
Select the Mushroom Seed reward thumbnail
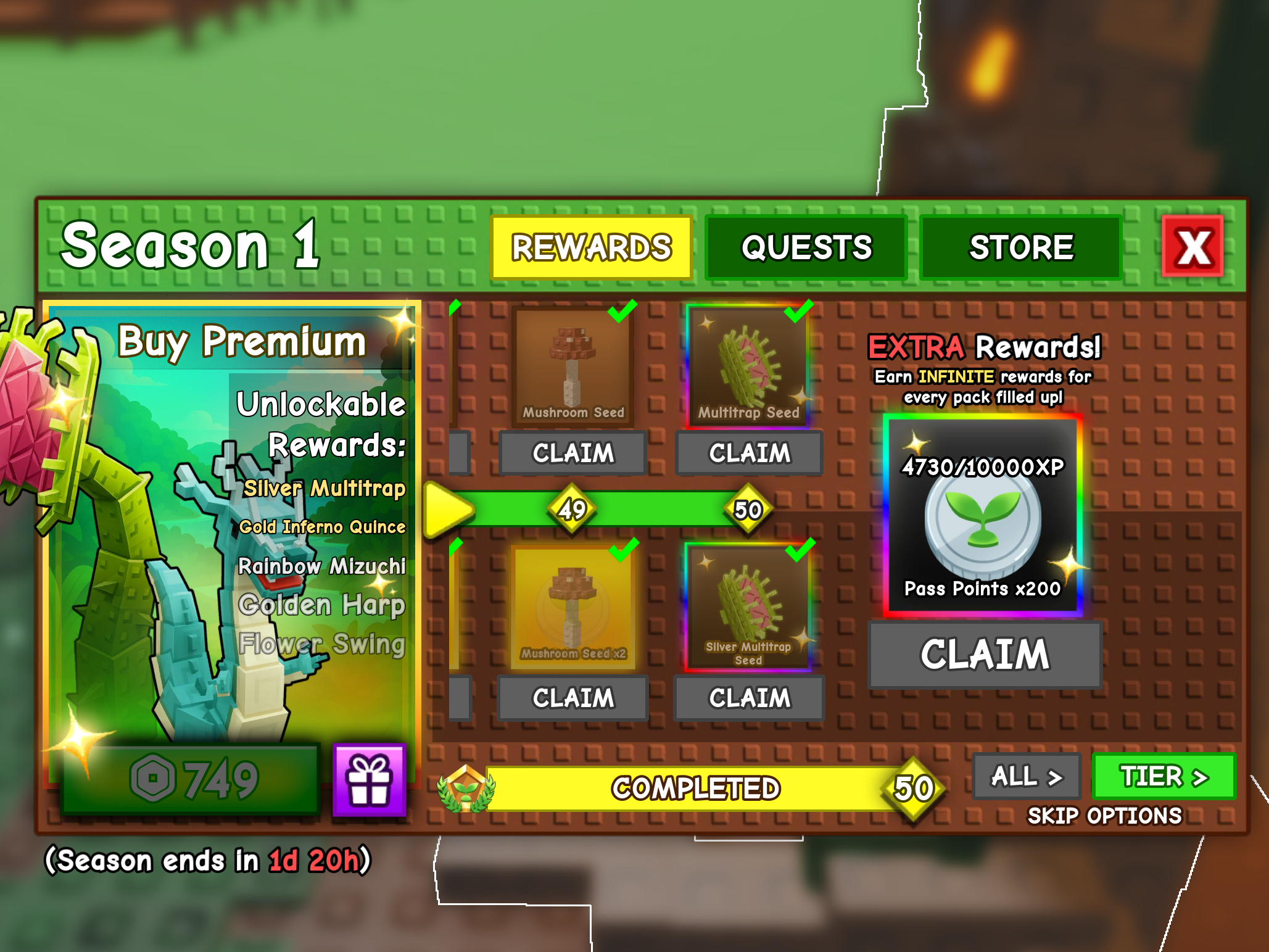pos(572,363)
